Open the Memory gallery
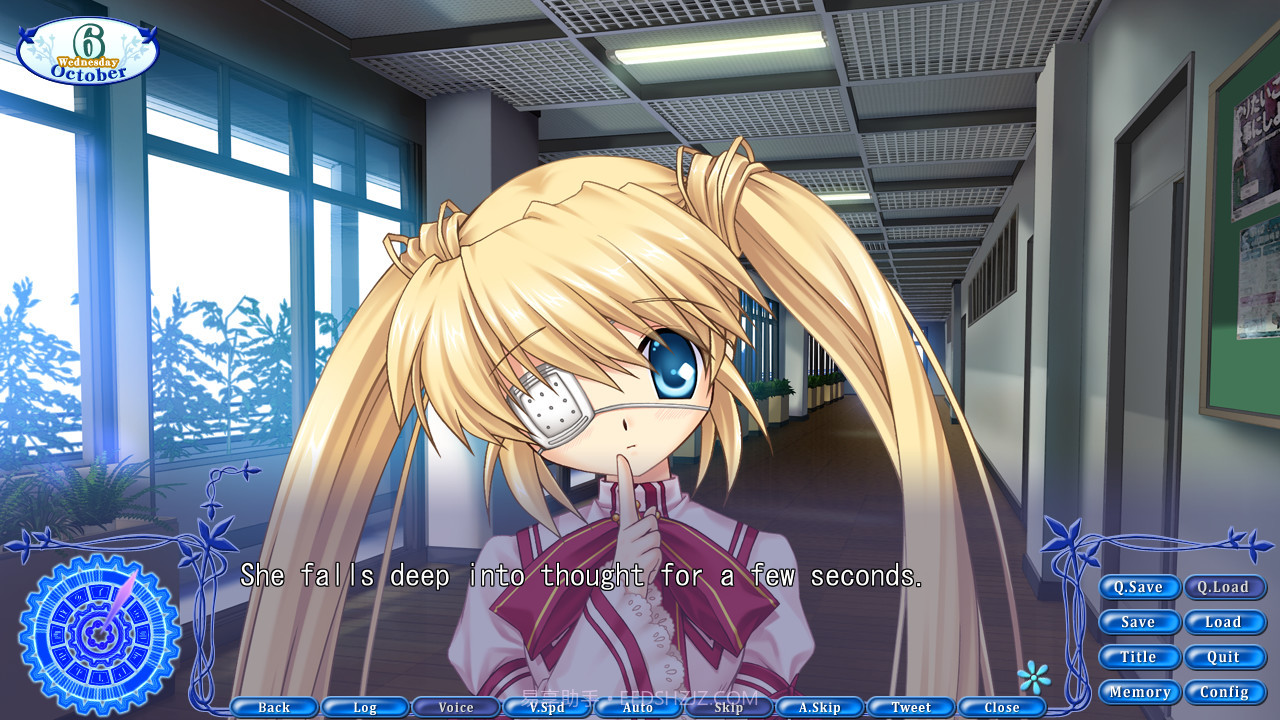1280x720 pixels. [1139, 691]
